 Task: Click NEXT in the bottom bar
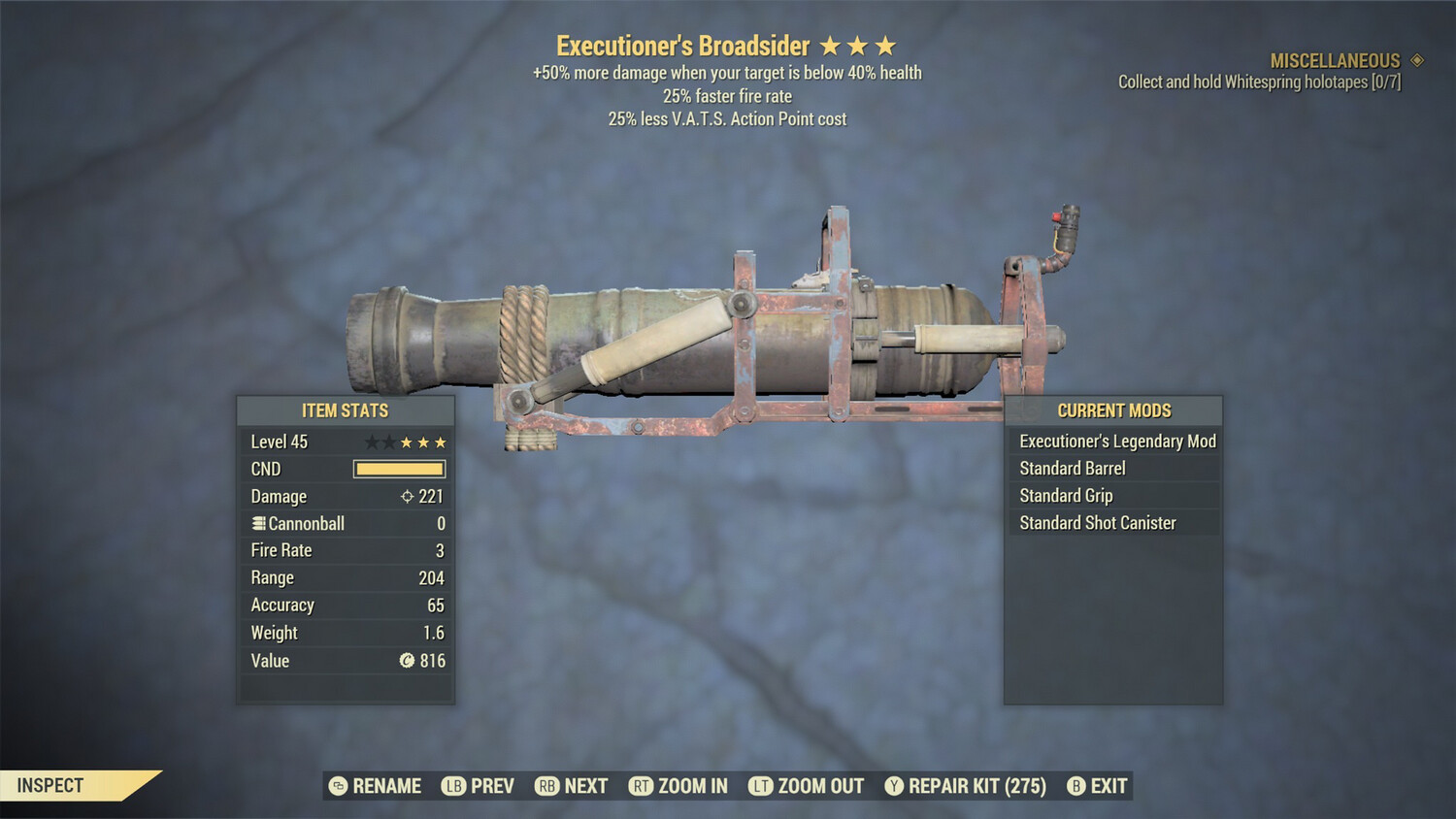pyautogui.click(x=582, y=786)
